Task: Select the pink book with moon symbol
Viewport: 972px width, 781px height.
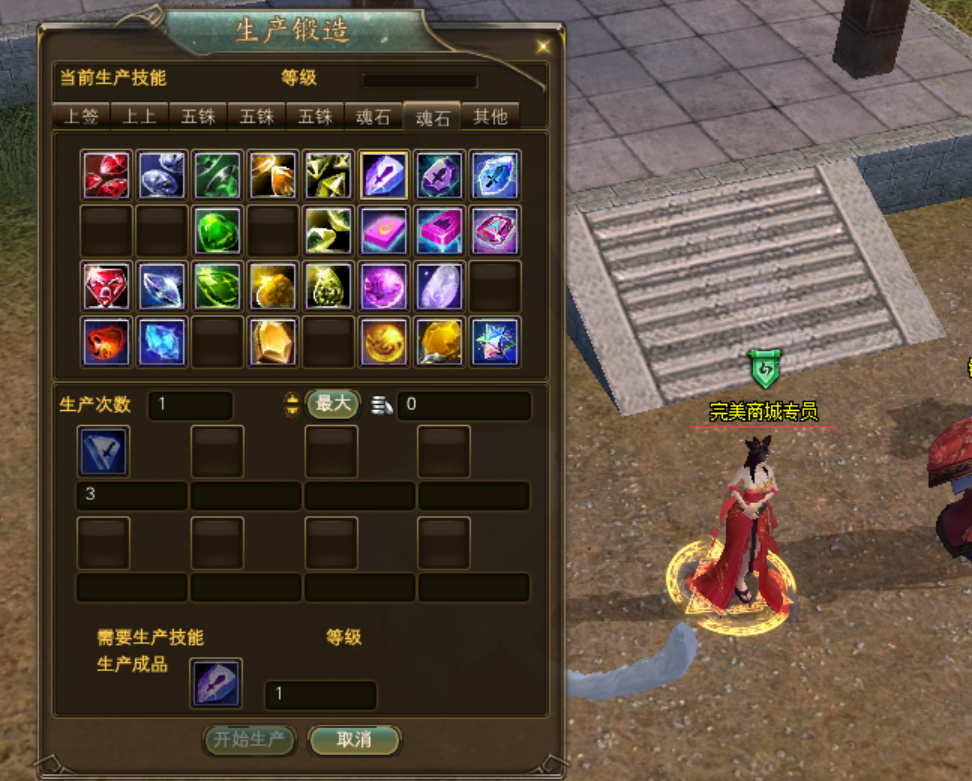Action: [384, 231]
